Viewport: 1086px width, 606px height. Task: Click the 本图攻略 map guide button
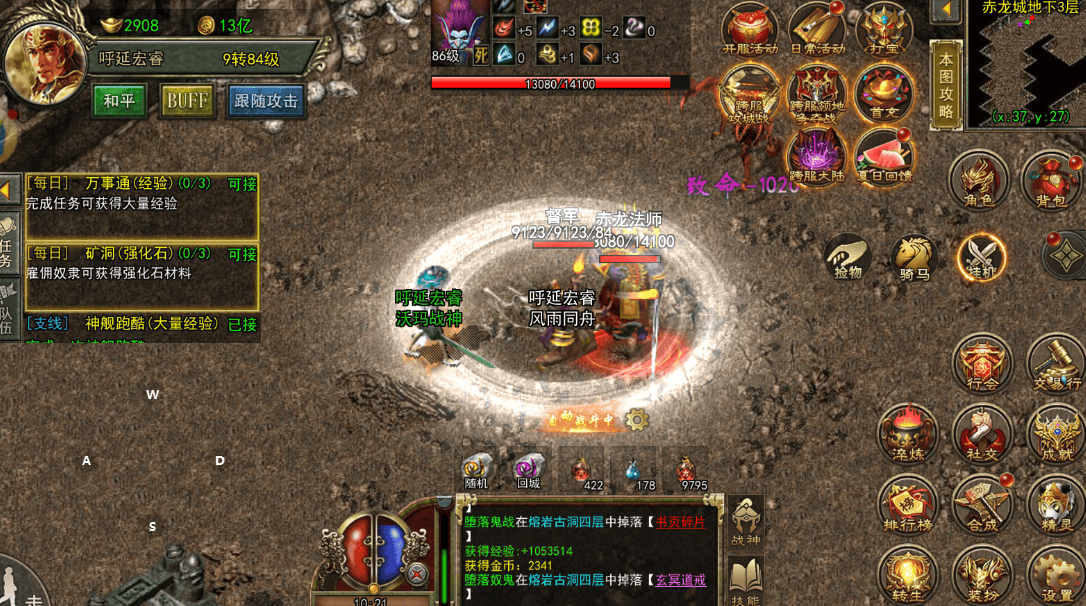(x=946, y=85)
